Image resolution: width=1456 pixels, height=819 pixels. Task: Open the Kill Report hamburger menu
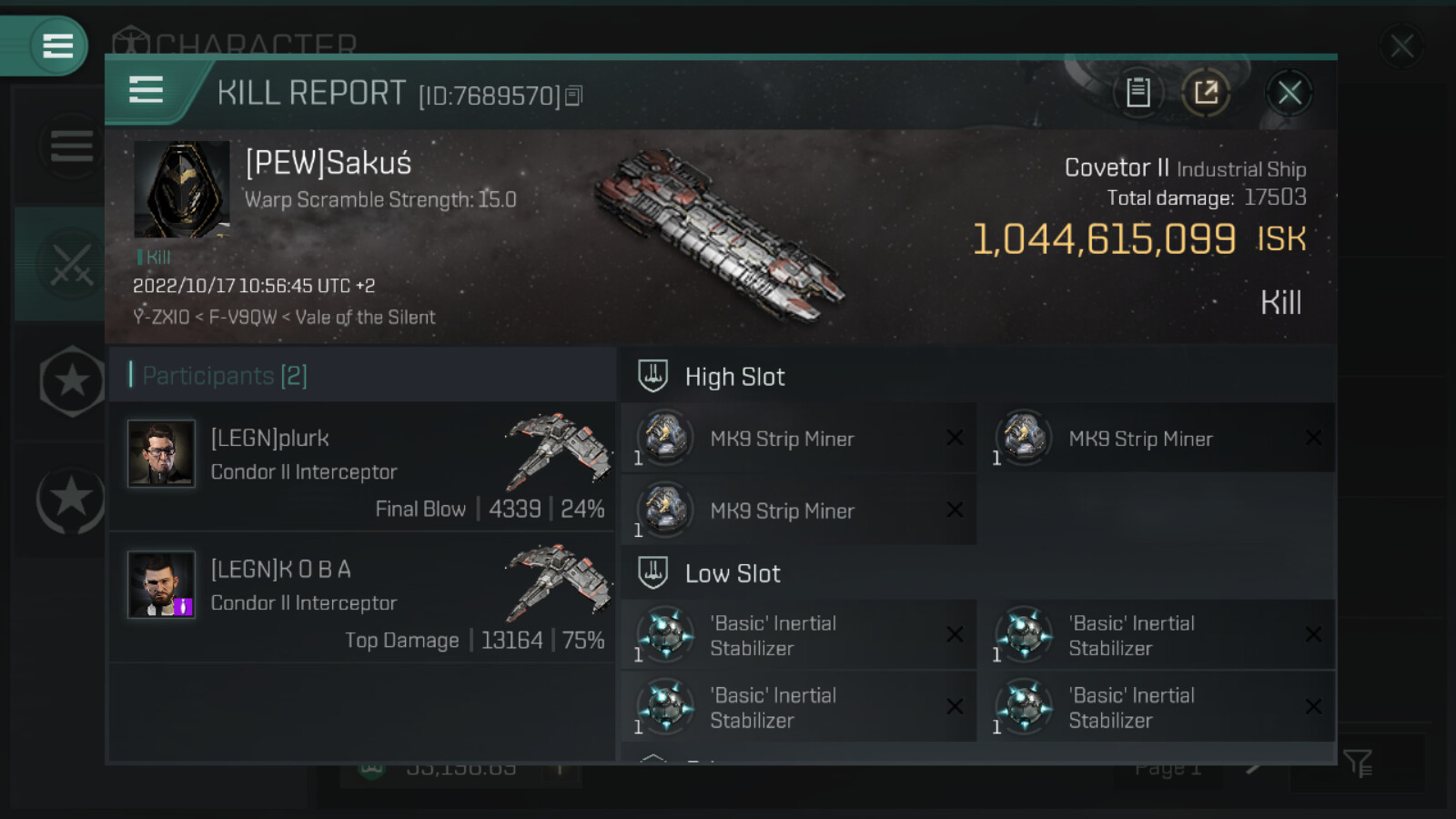pos(146,91)
